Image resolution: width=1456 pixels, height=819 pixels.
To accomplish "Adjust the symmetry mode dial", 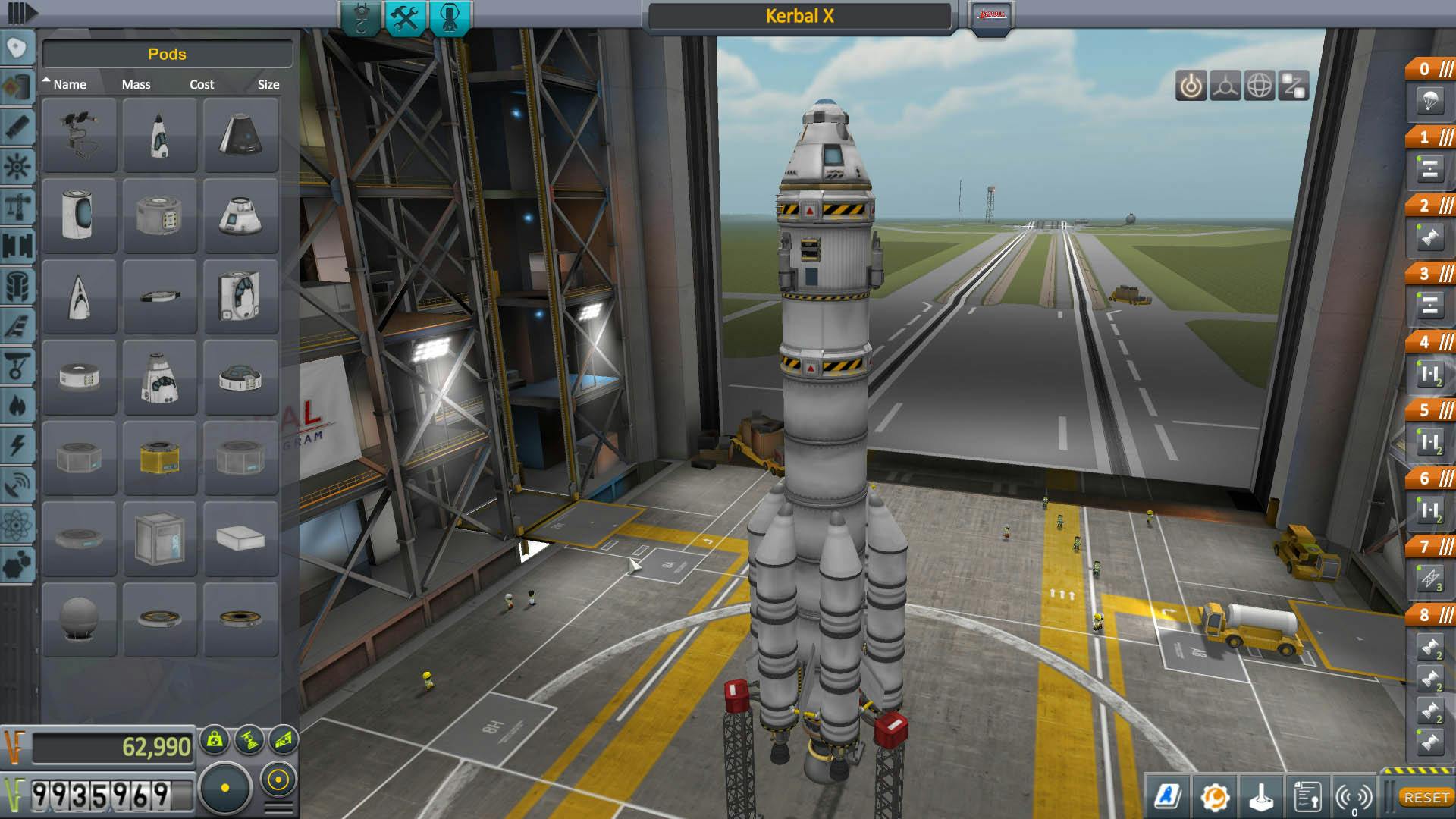I will pos(224,786).
